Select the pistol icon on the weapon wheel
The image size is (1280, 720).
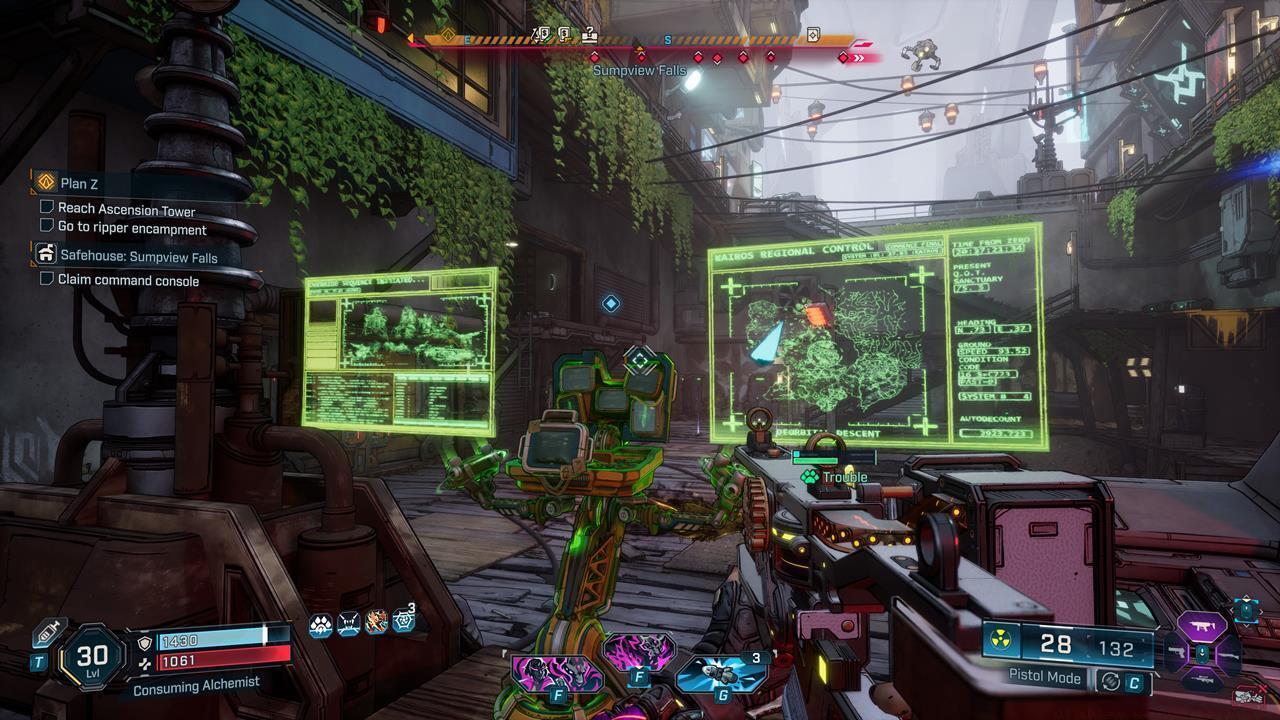pos(1177,652)
